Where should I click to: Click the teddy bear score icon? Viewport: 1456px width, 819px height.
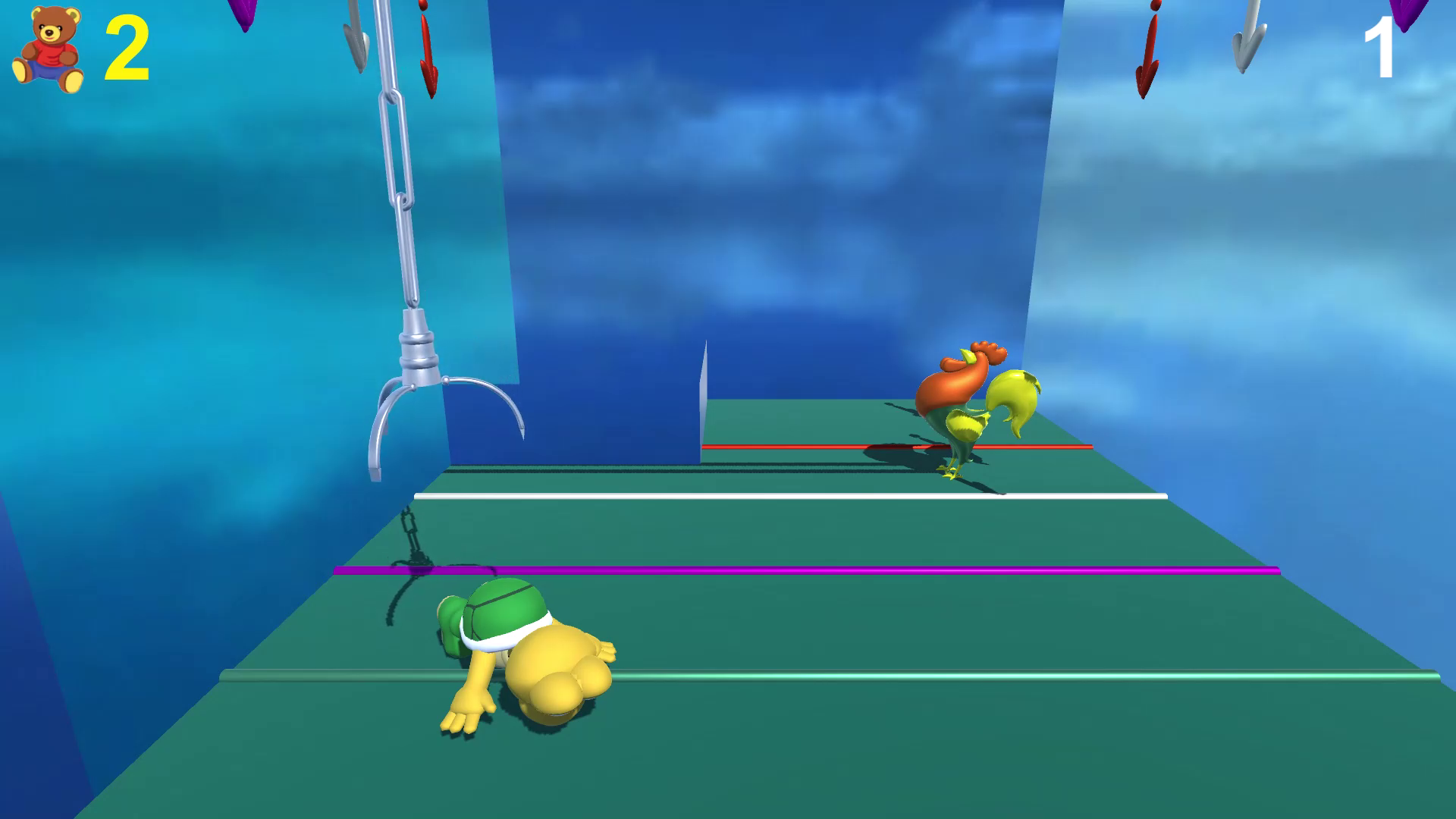tap(47, 47)
